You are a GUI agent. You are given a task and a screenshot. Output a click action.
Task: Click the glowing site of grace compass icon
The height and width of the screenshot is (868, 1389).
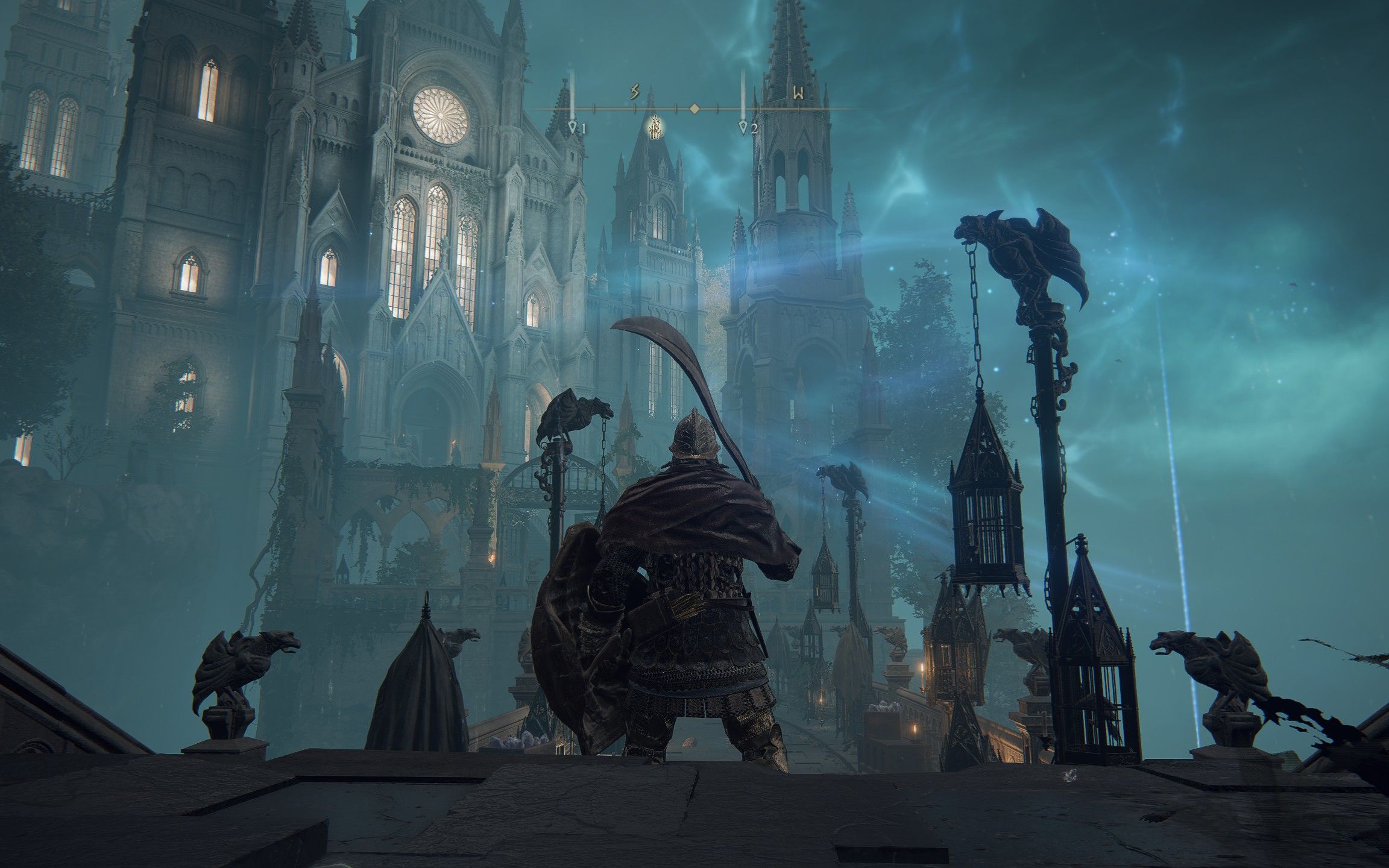[655, 127]
